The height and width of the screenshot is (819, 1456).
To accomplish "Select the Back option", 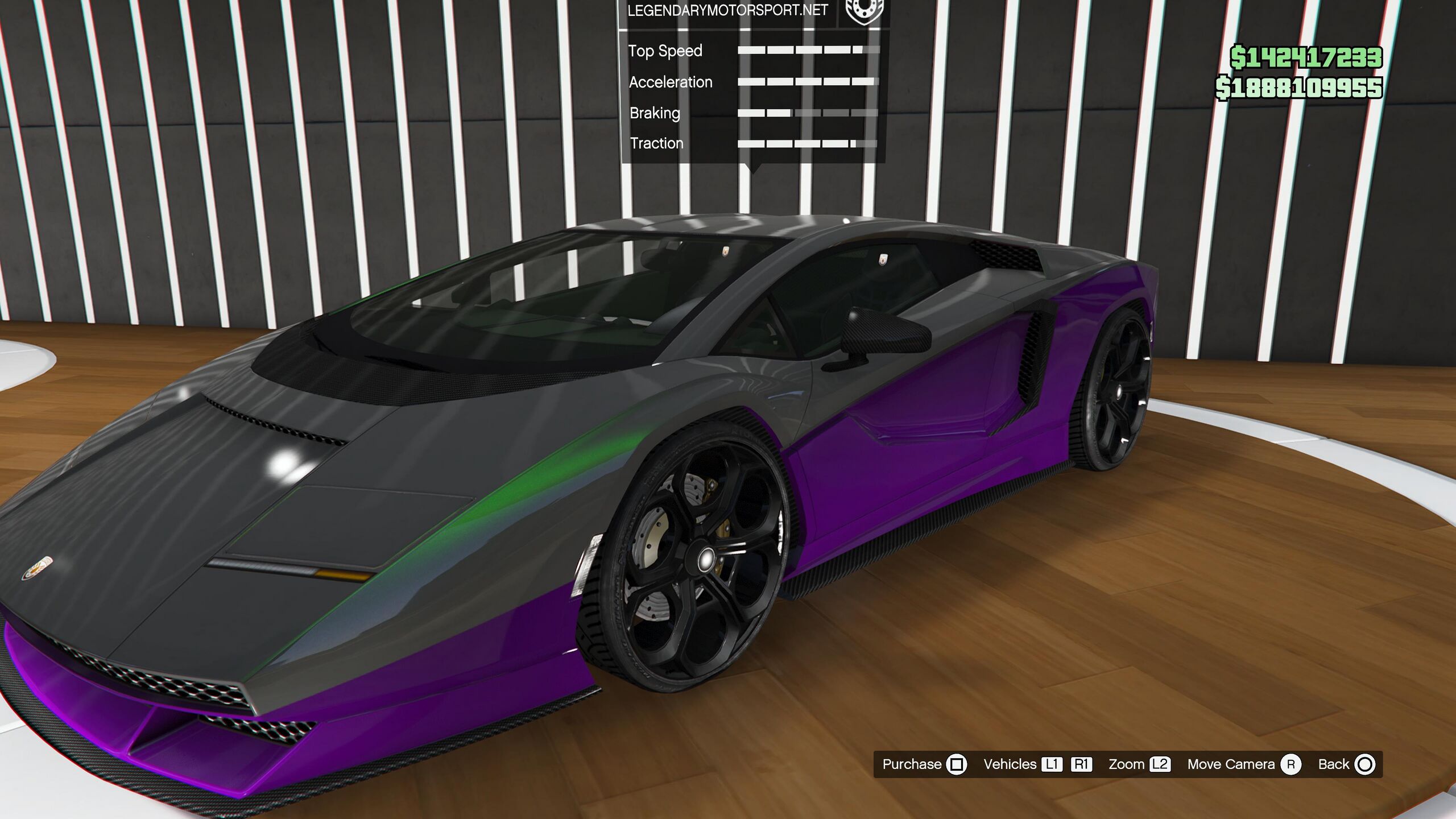I will pos(1346,764).
